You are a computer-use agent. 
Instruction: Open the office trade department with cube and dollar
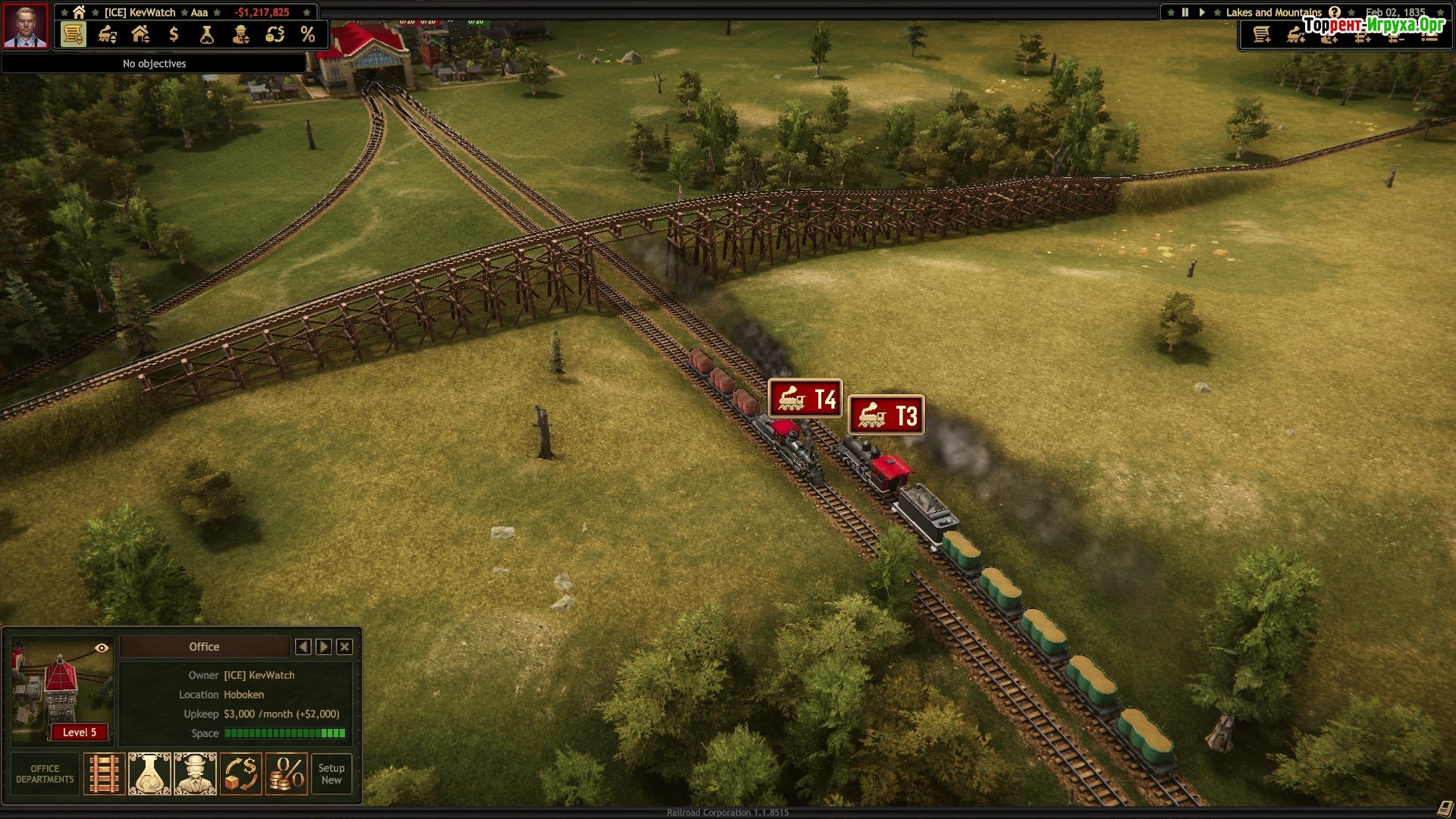pyautogui.click(x=241, y=773)
